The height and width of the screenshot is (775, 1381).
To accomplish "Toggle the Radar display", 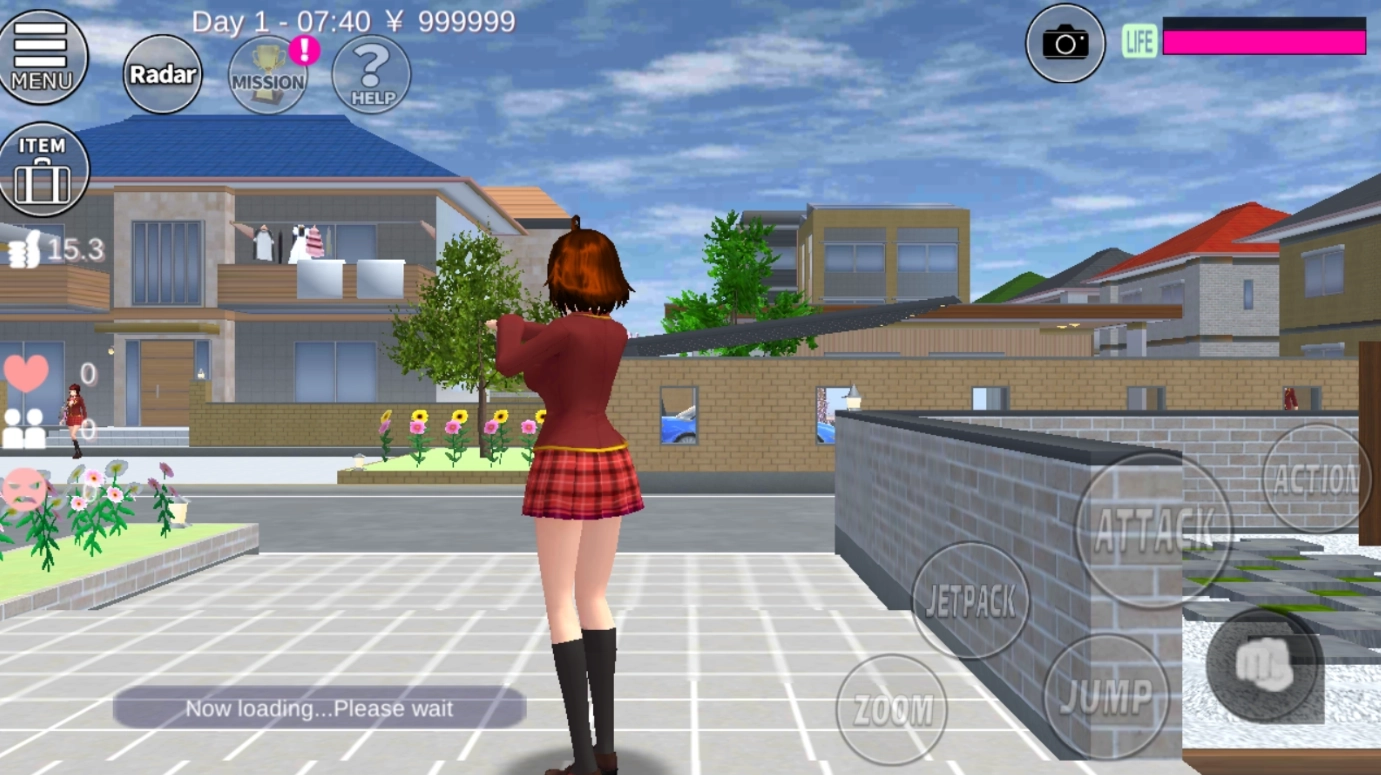I will coord(162,74).
